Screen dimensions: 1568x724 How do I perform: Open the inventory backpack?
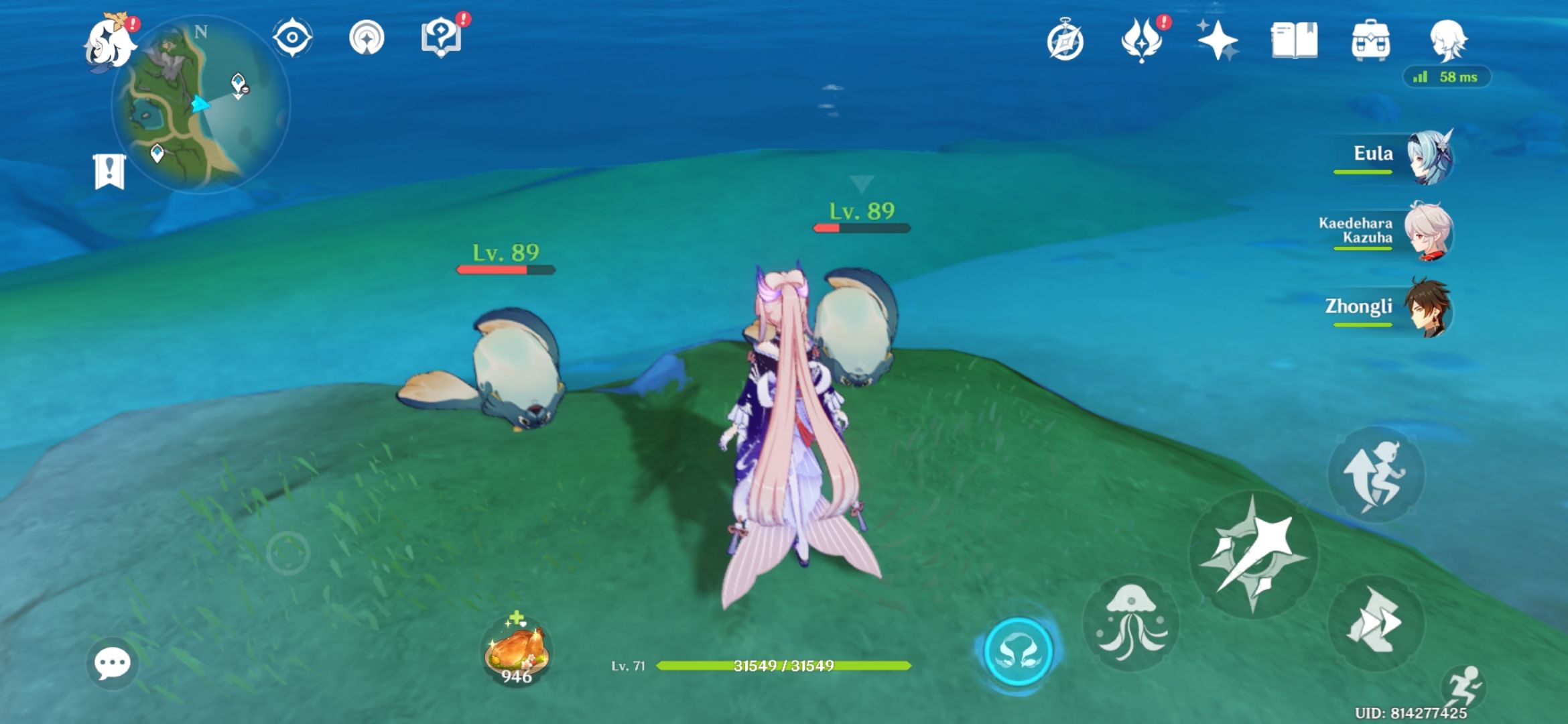[1371, 42]
